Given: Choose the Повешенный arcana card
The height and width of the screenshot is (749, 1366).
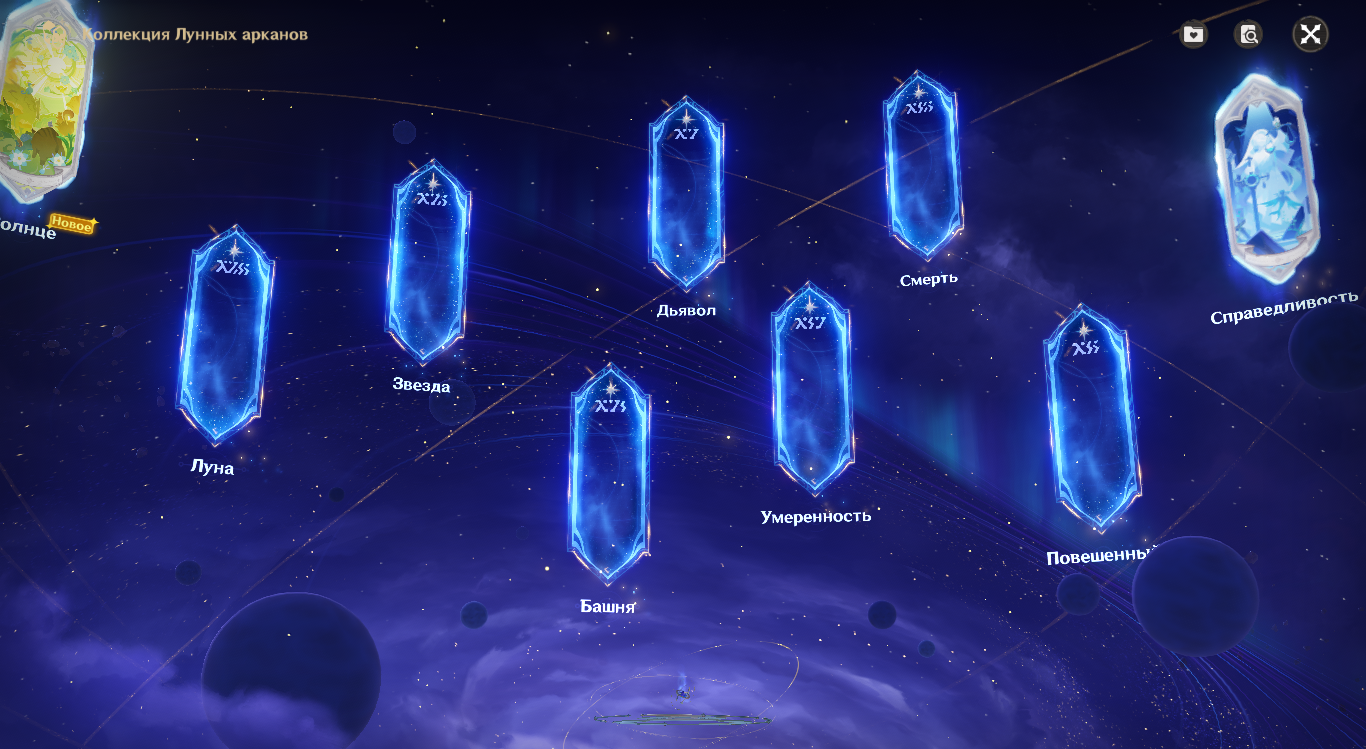Looking at the screenshot, I should pos(1092,418).
